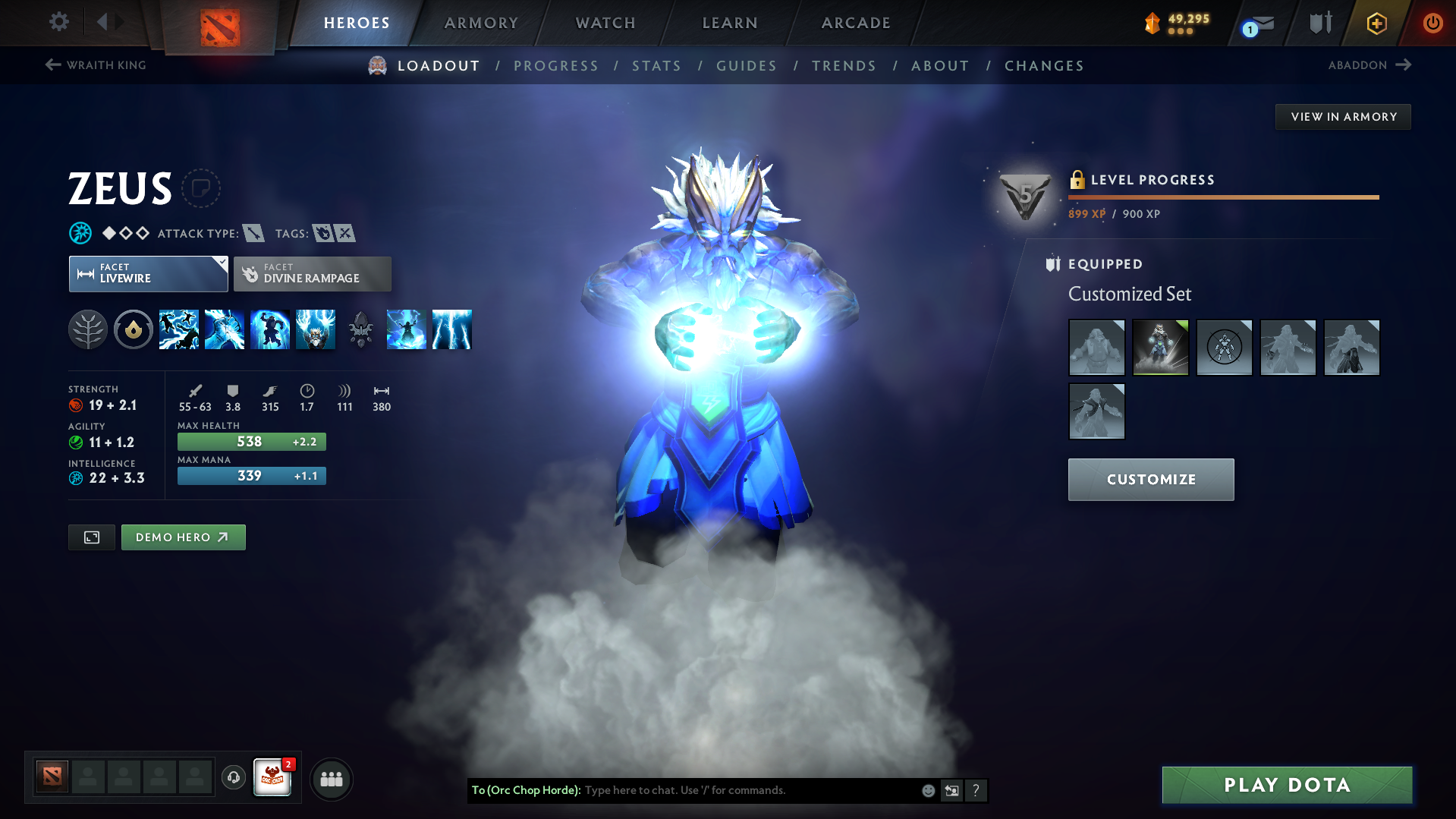Viewport: 1456px width, 819px height.
Task: Expand the hero preview fullscreen icon
Action: pyautogui.click(x=91, y=537)
